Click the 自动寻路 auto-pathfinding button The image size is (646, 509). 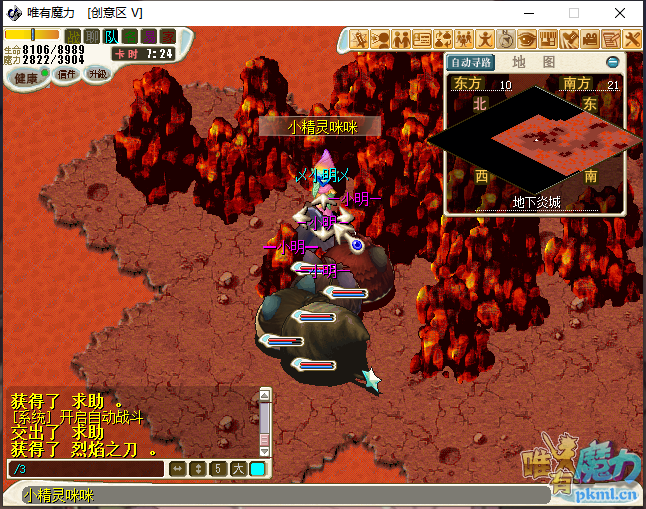pyautogui.click(x=473, y=62)
